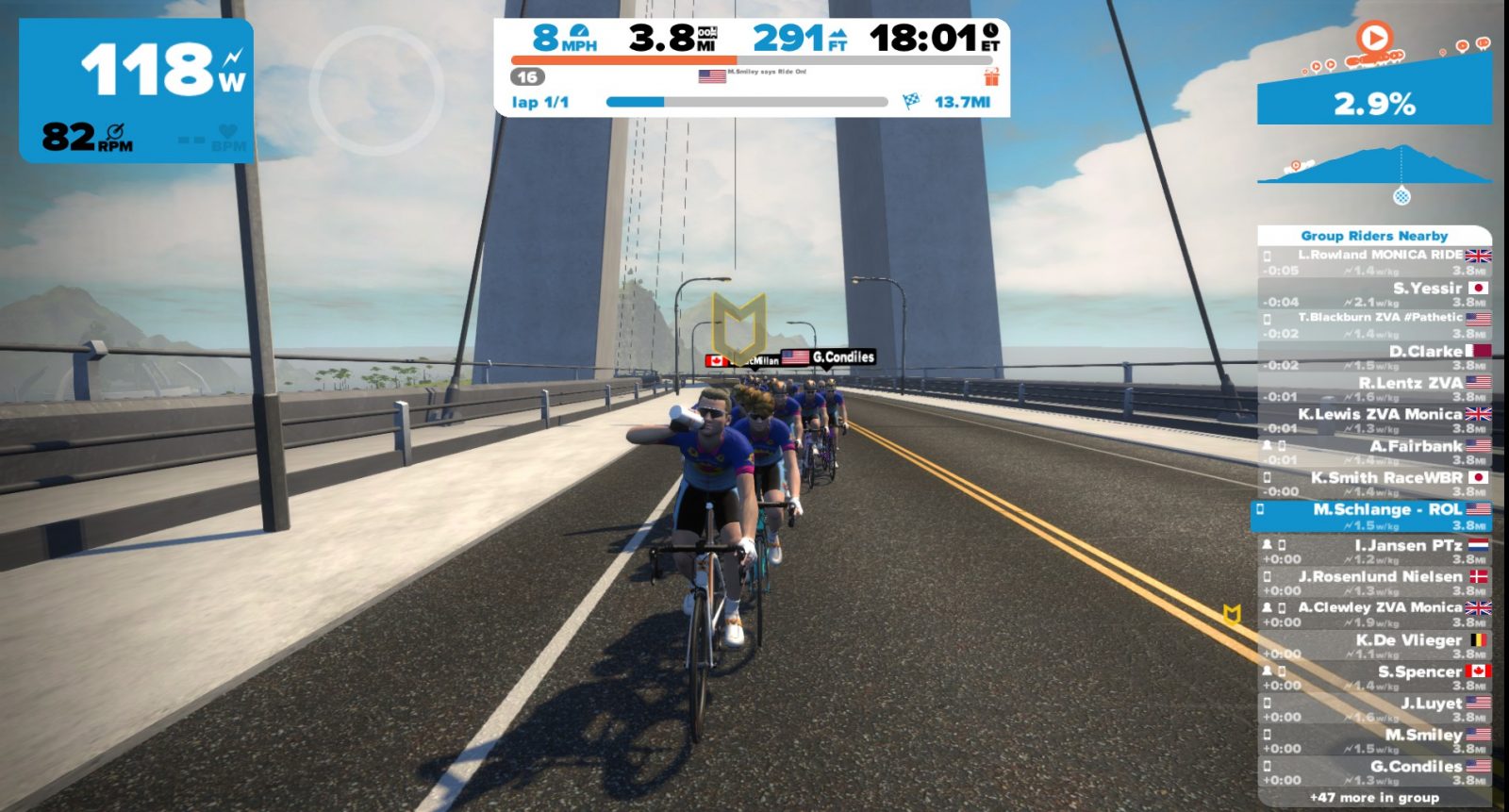Select K.Smith RaceWBR rider row
This screenshot has height=812, width=1509.
[1374, 484]
